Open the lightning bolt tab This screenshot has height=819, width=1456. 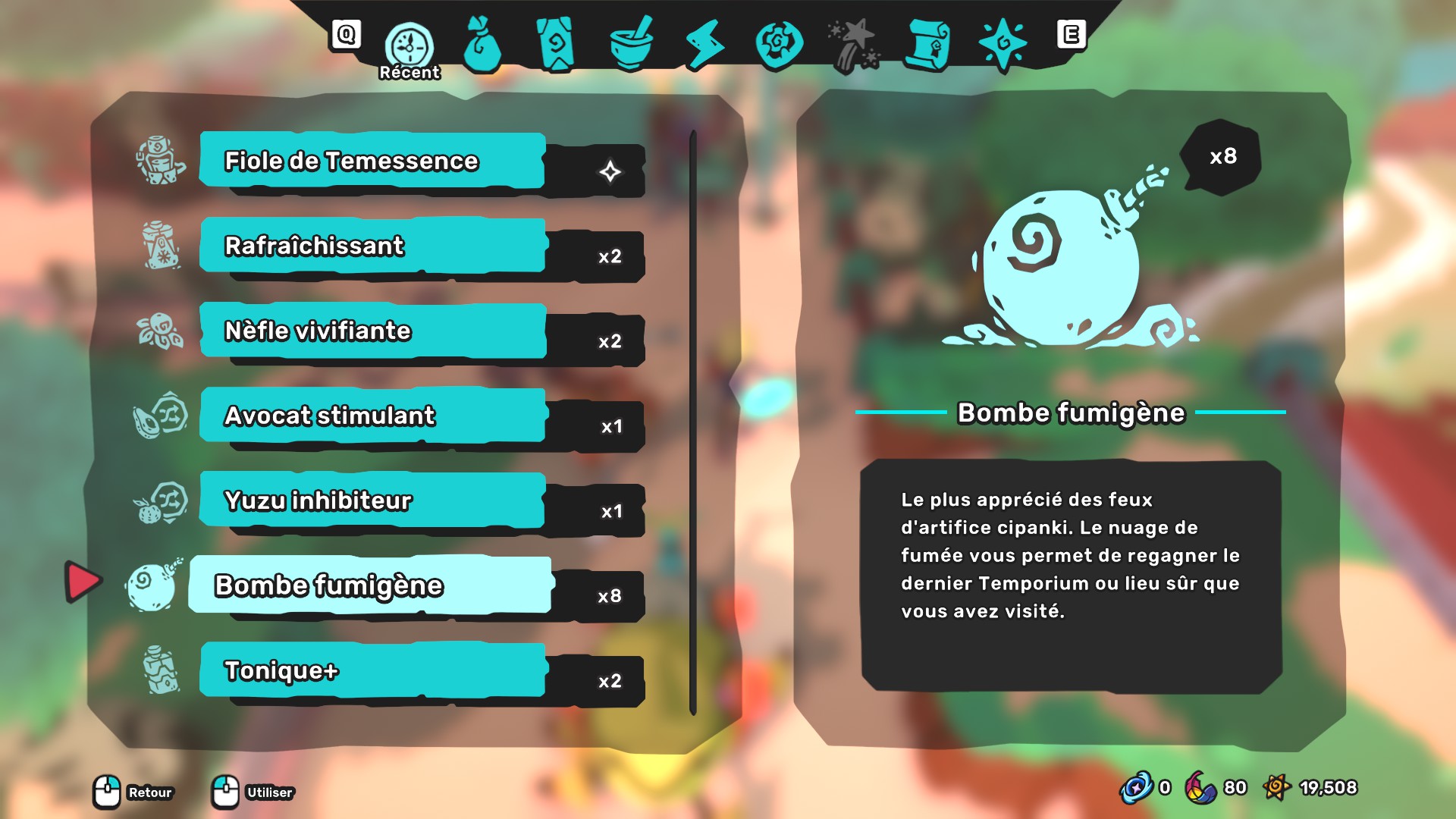point(704,45)
